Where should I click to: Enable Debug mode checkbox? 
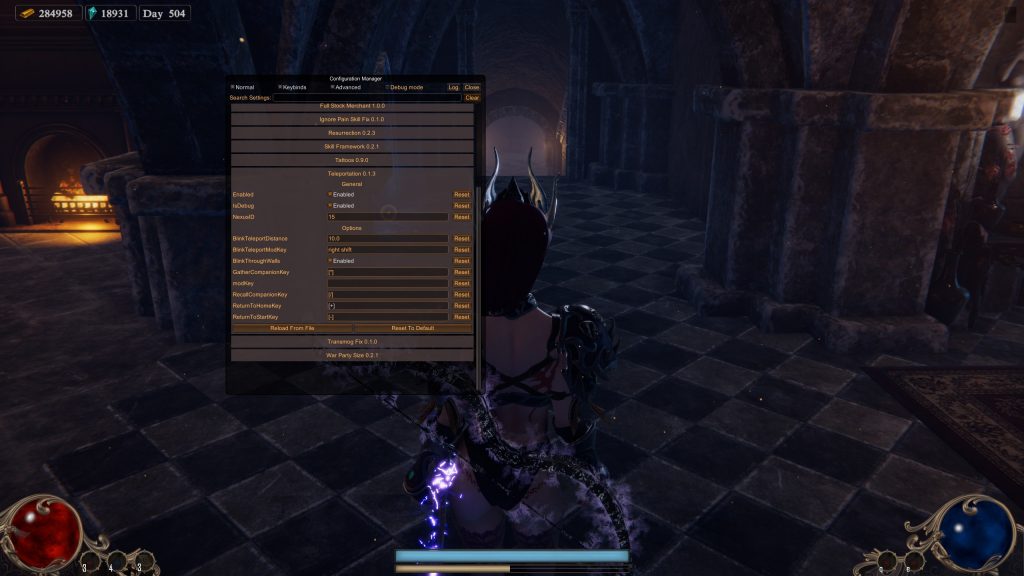point(388,87)
